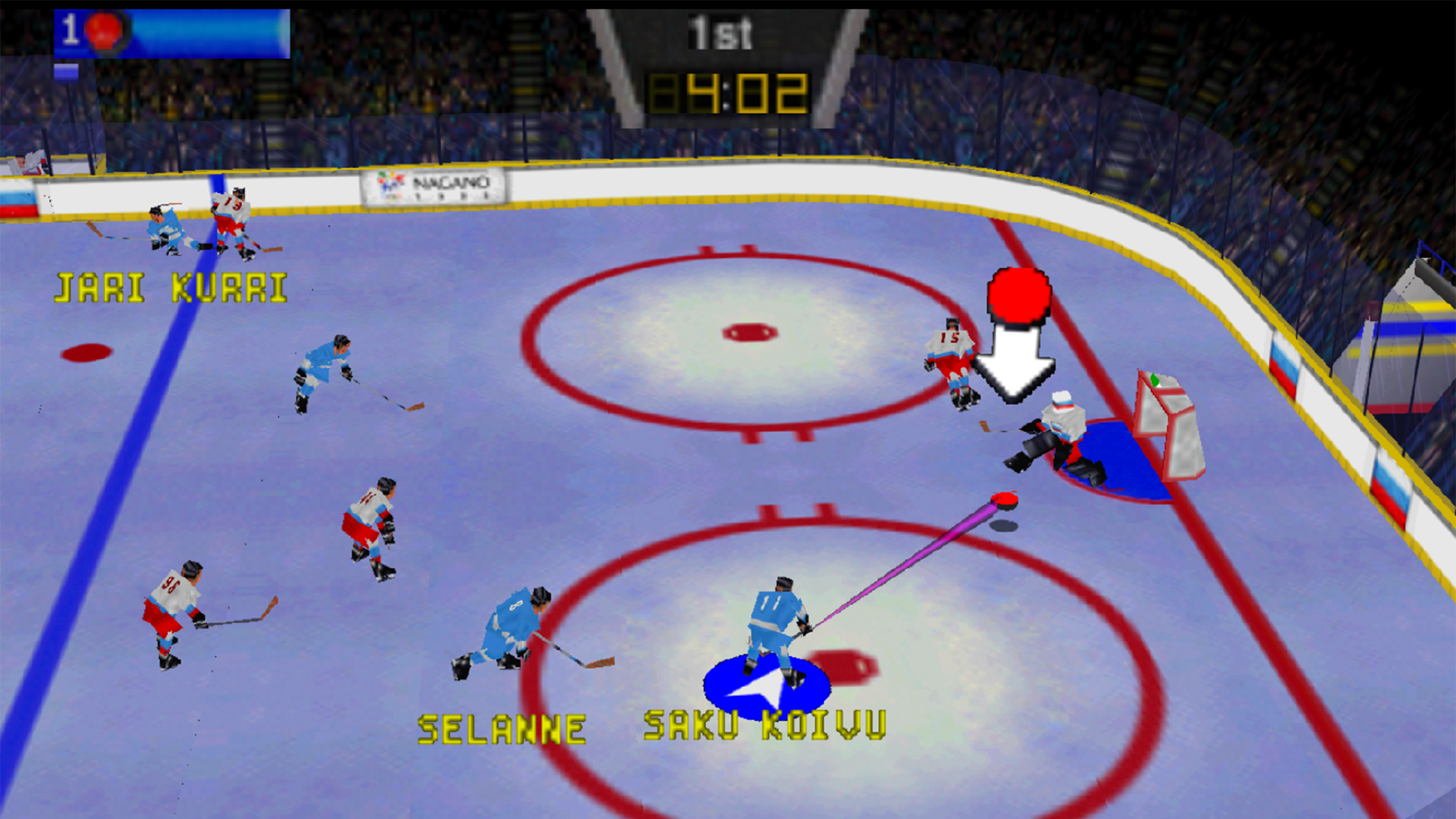Choose the Selanne player name label

[x=502, y=729]
